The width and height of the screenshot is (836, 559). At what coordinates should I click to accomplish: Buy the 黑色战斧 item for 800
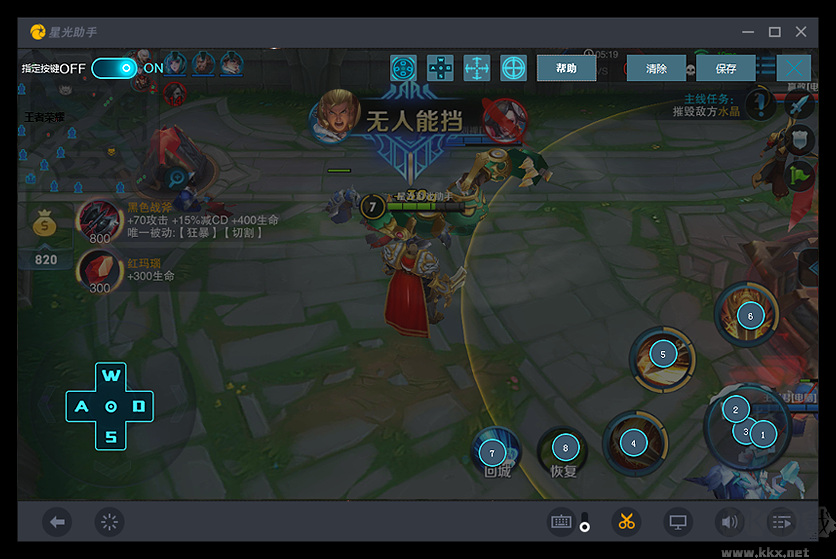99,221
